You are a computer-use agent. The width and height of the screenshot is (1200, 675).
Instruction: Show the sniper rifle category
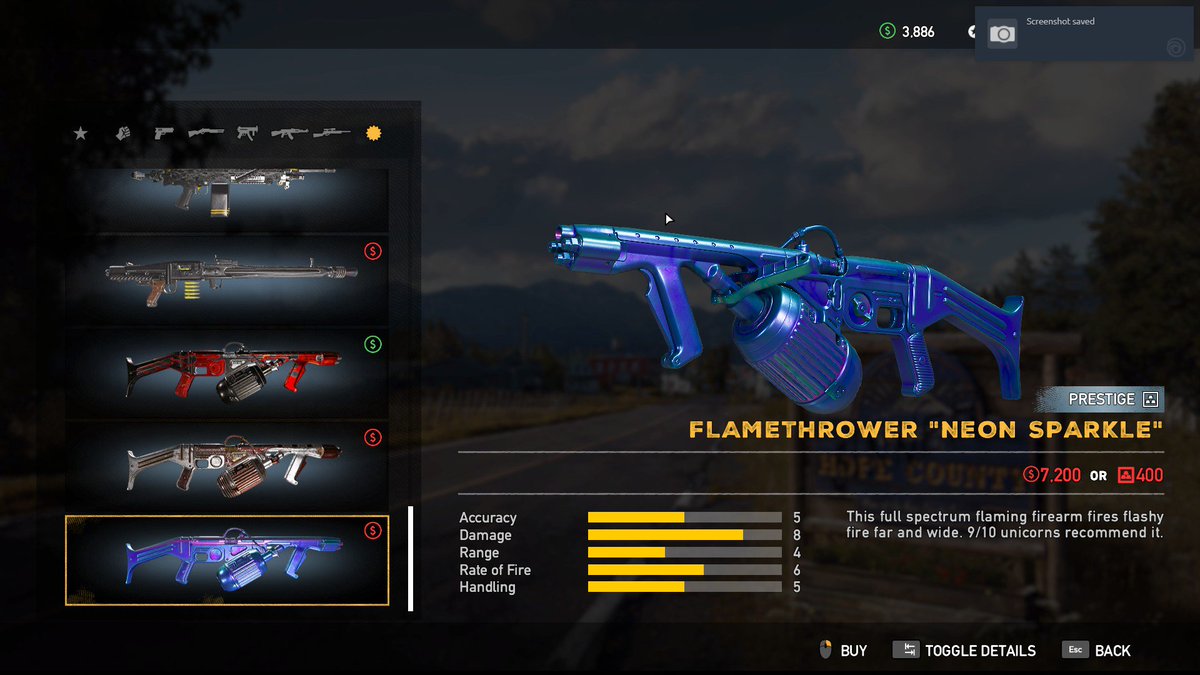331,133
